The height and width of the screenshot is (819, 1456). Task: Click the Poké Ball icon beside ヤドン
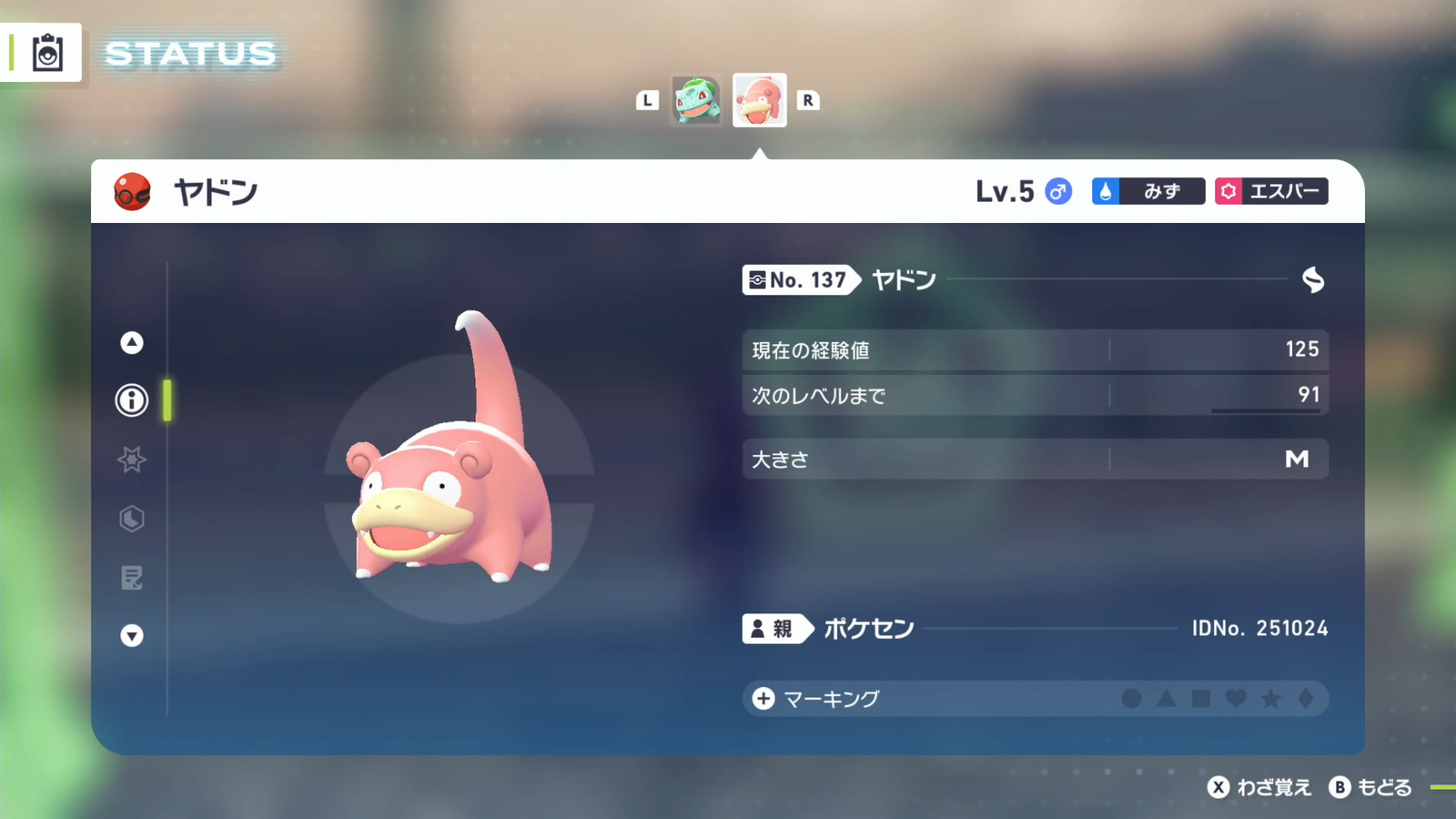click(x=130, y=191)
